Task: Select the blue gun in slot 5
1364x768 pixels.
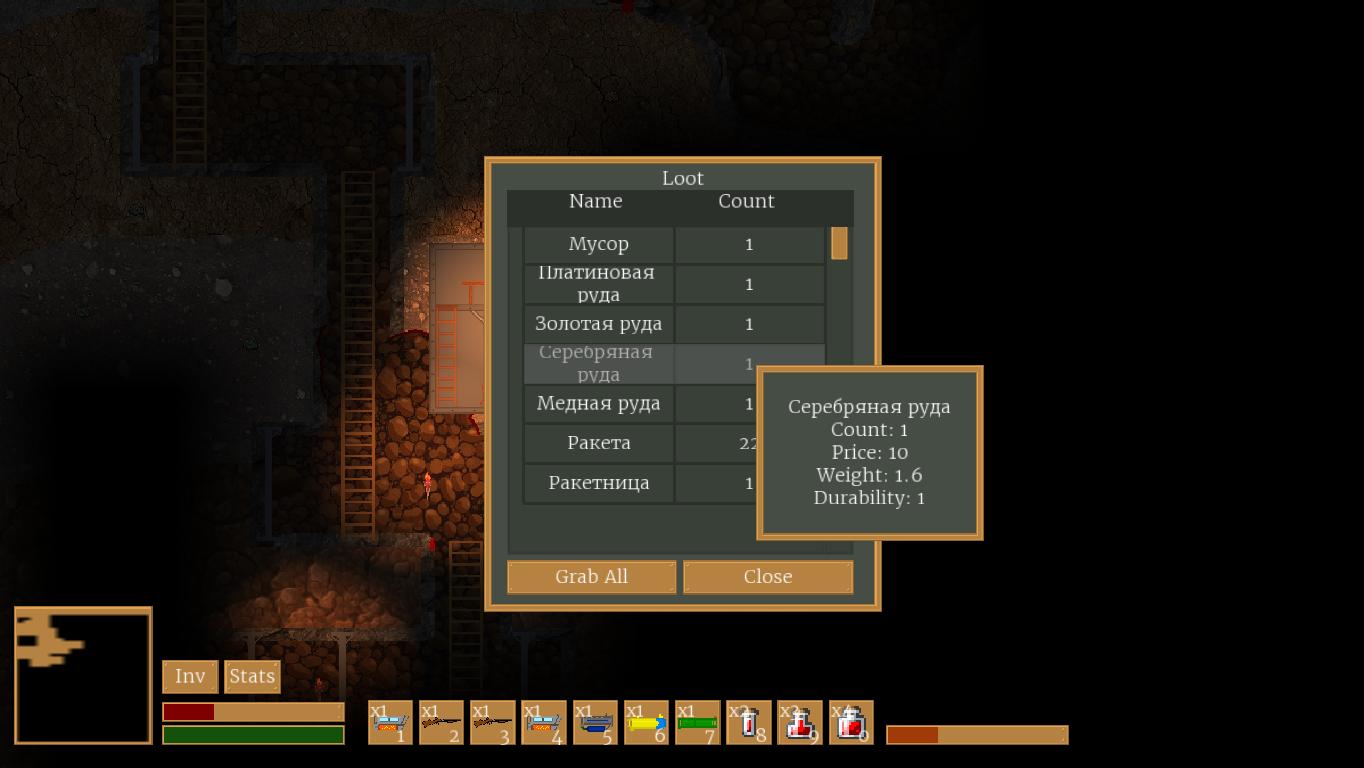Action: coord(595,722)
